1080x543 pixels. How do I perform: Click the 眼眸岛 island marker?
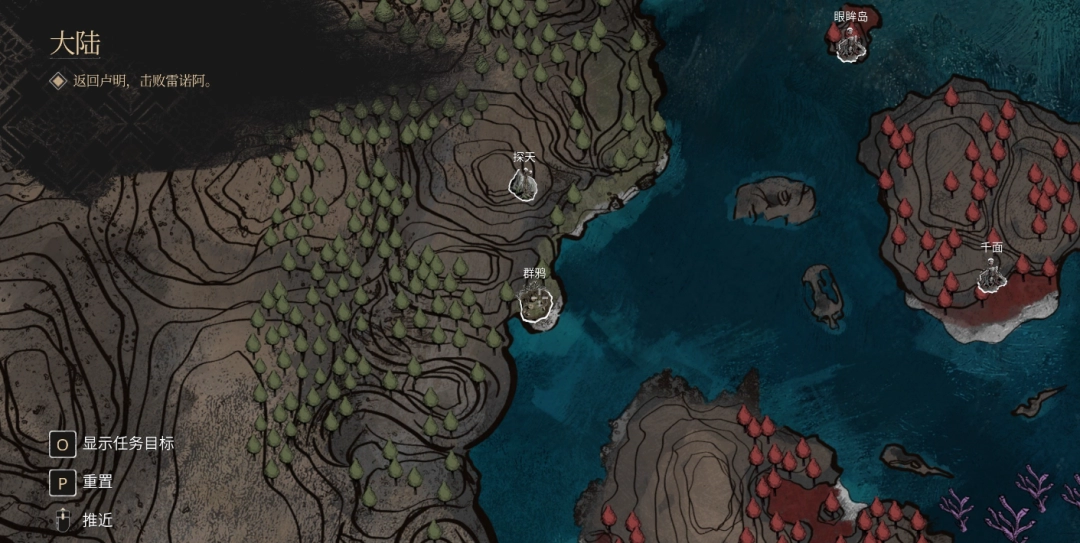[851, 43]
